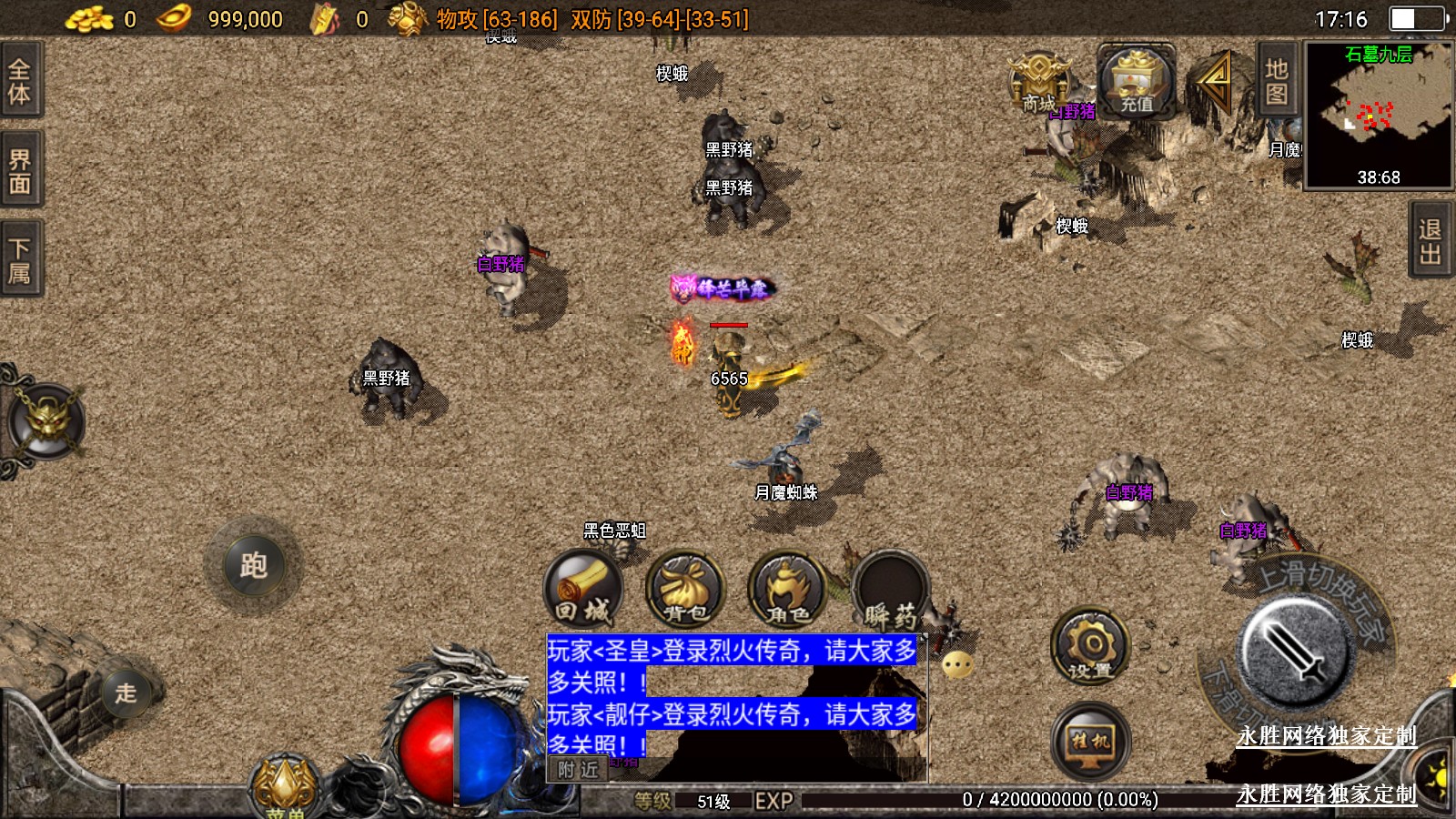Collapse the top icons with the gold arrow

point(1214,80)
